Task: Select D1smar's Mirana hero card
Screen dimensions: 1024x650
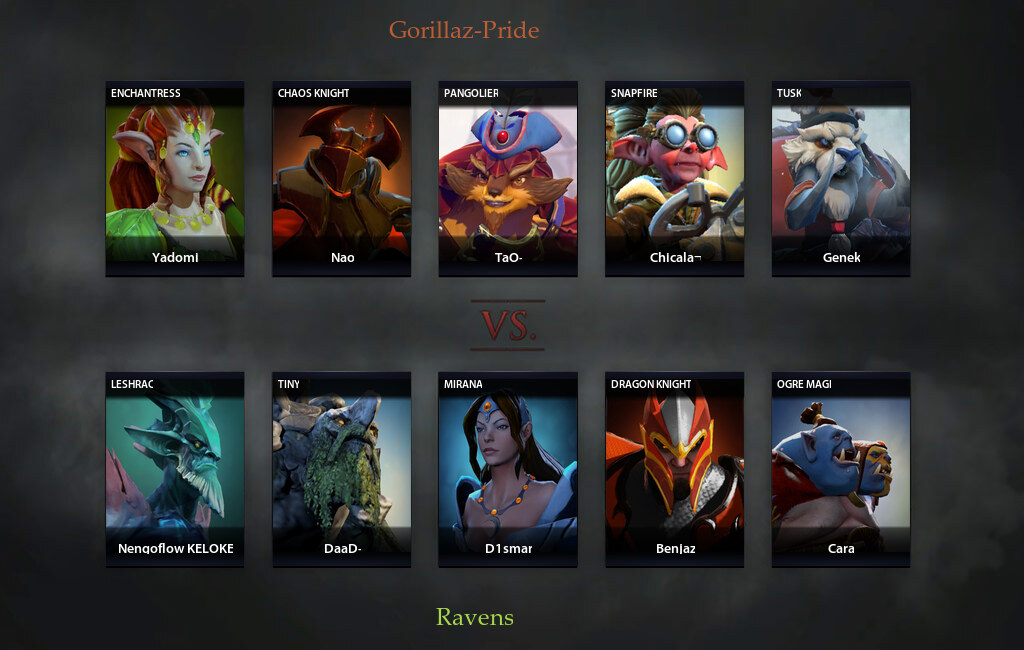Action: [x=508, y=470]
